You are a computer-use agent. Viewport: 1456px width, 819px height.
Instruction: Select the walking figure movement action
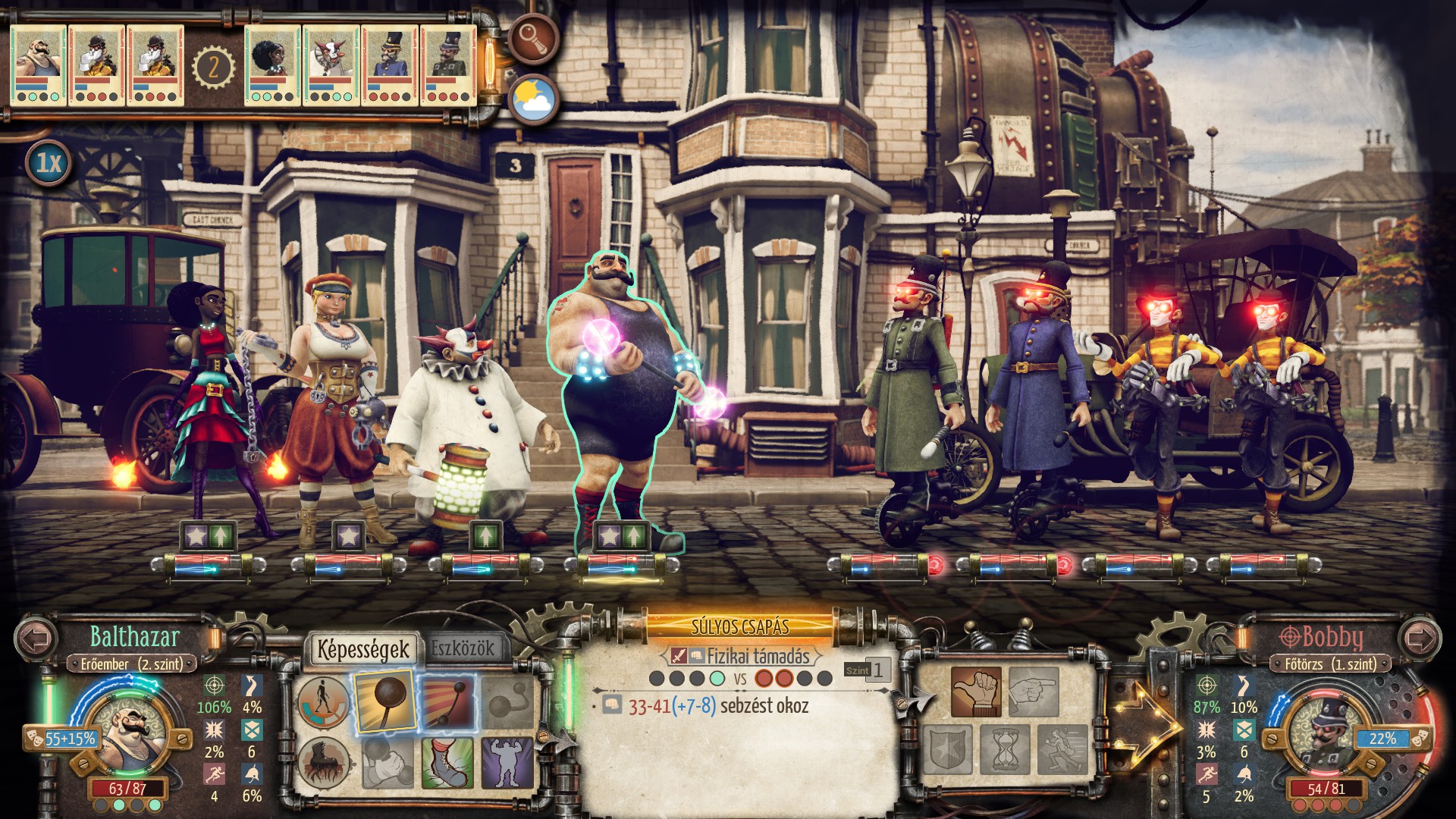(x=323, y=702)
